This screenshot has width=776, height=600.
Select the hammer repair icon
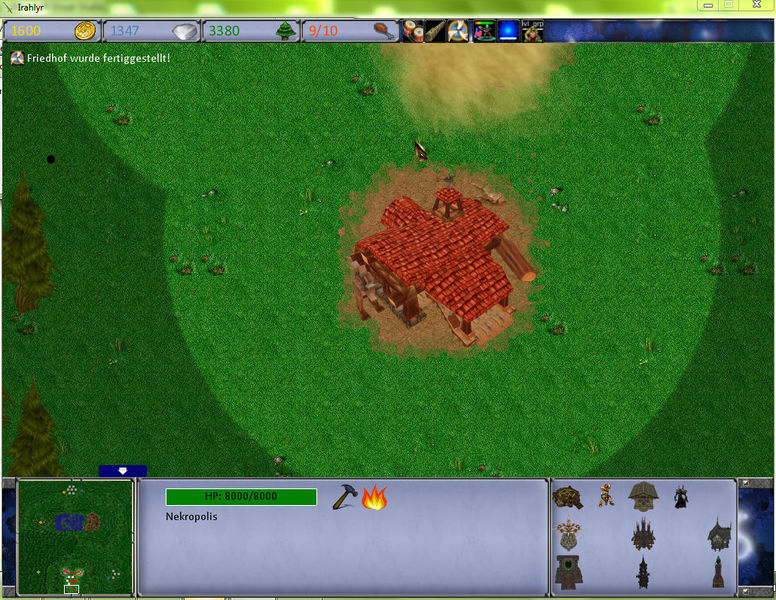point(345,497)
